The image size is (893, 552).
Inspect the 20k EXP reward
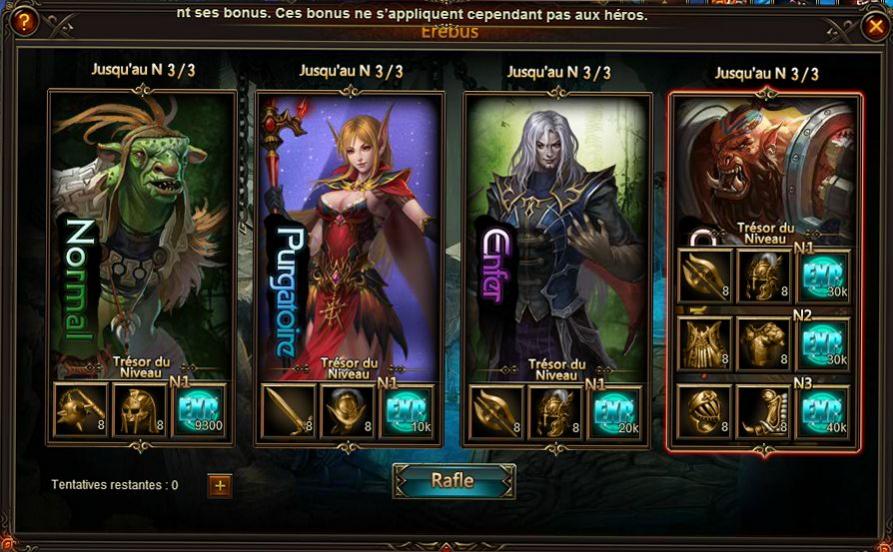coord(615,410)
